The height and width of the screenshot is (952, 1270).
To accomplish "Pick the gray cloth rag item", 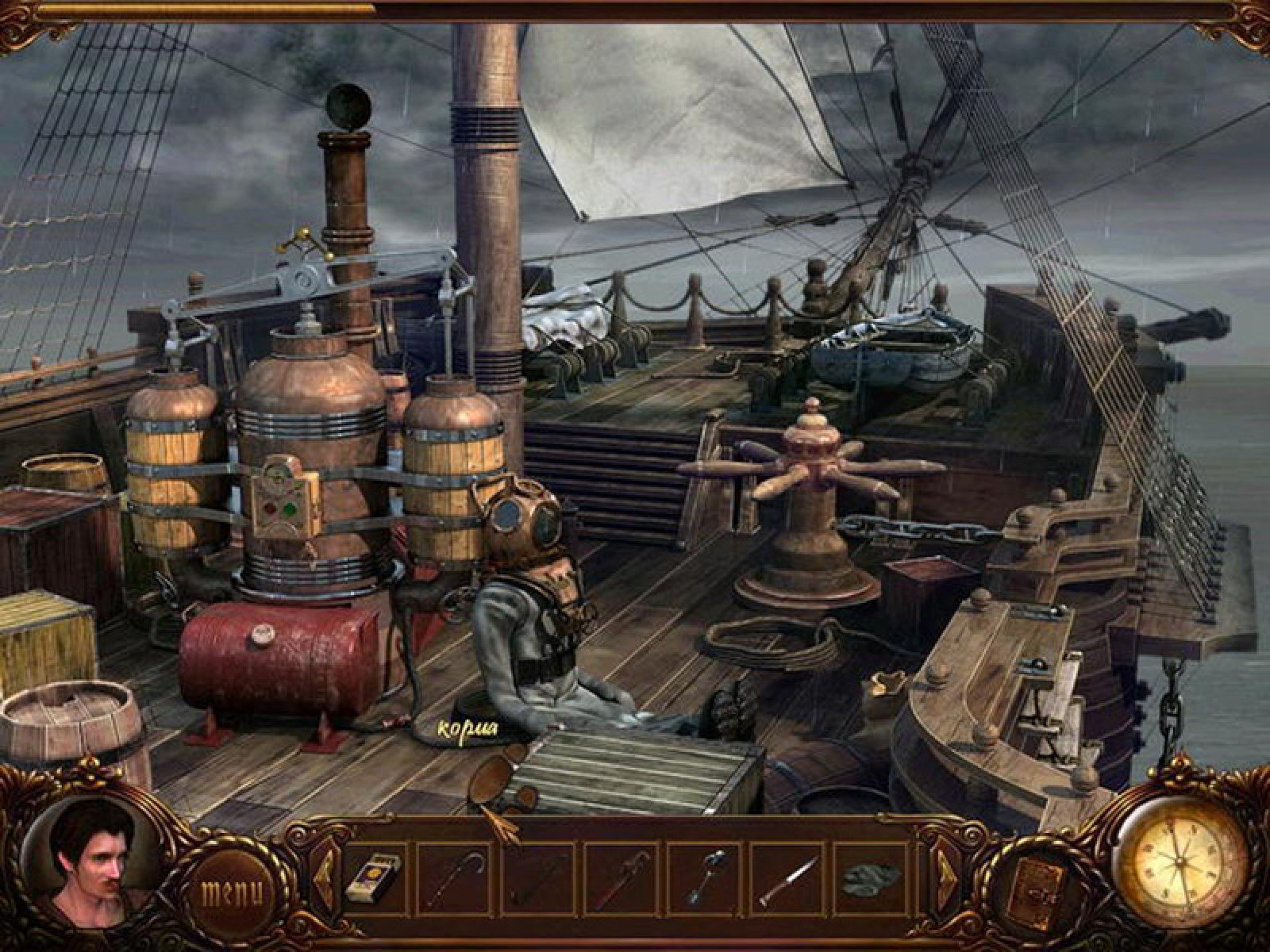I will [869, 879].
